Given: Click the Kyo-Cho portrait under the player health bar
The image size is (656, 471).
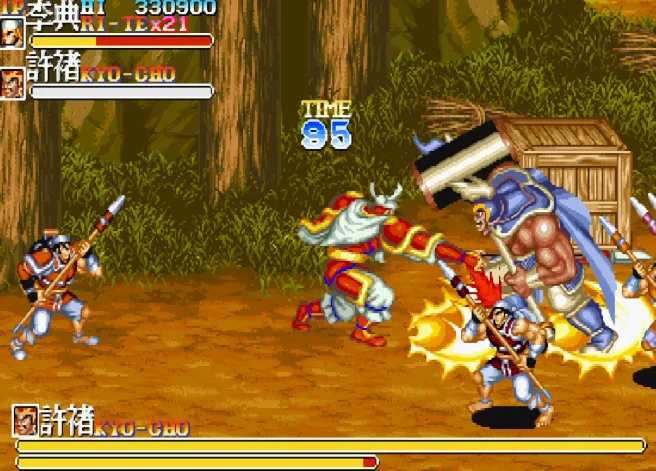Looking at the screenshot, I should pyautogui.click(x=13, y=83).
